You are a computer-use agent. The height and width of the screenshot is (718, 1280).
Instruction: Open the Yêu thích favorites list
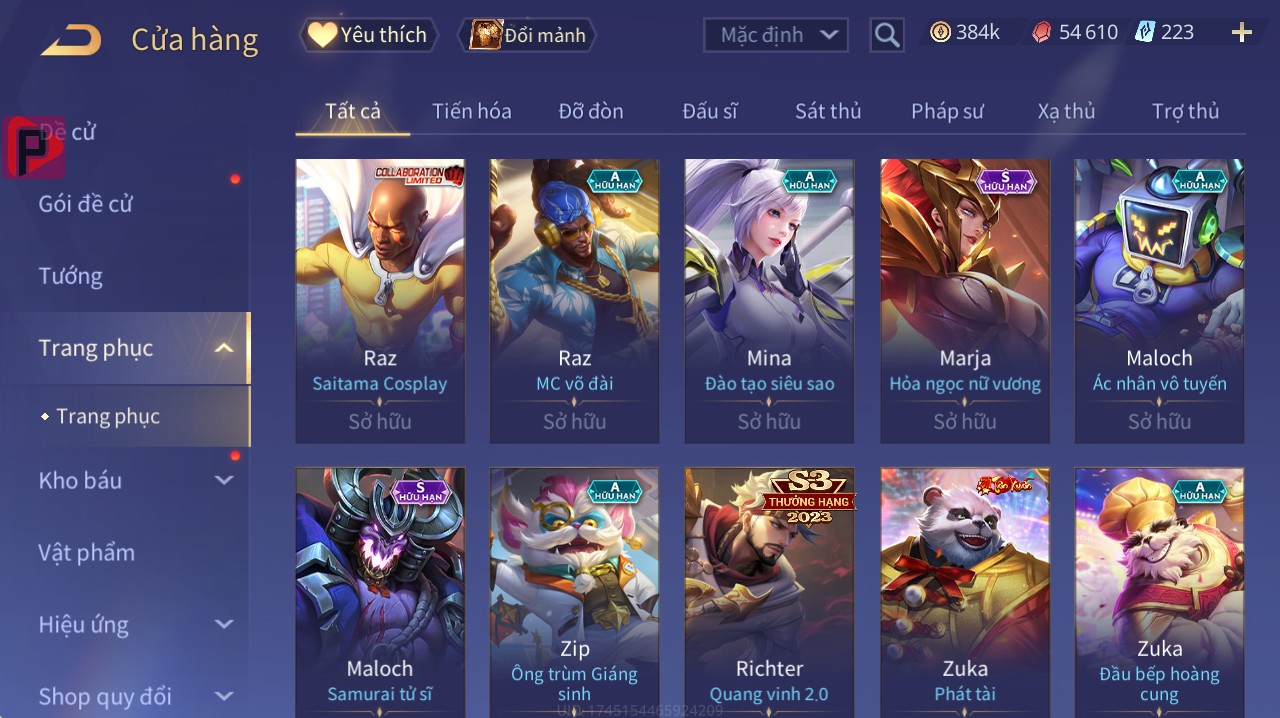tap(369, 35)
